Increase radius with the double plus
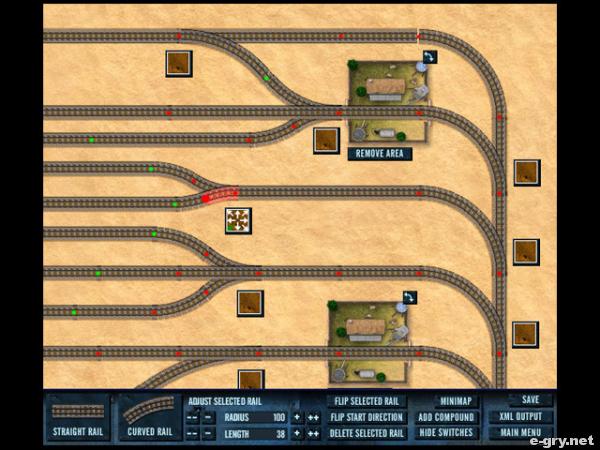 [x=313, y=417]
